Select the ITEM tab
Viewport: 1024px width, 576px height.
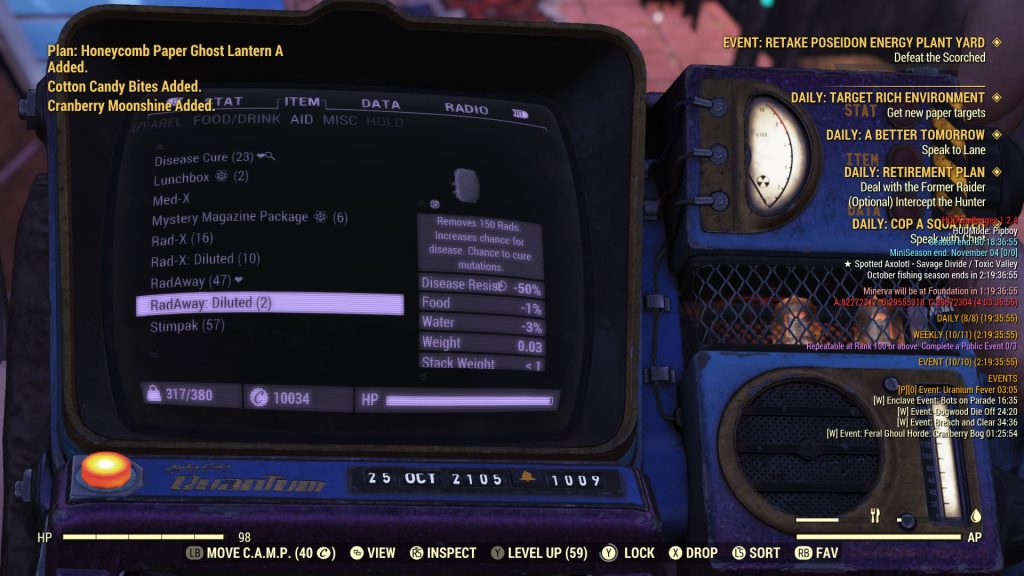pyautogui.click(x=302, y=102)
